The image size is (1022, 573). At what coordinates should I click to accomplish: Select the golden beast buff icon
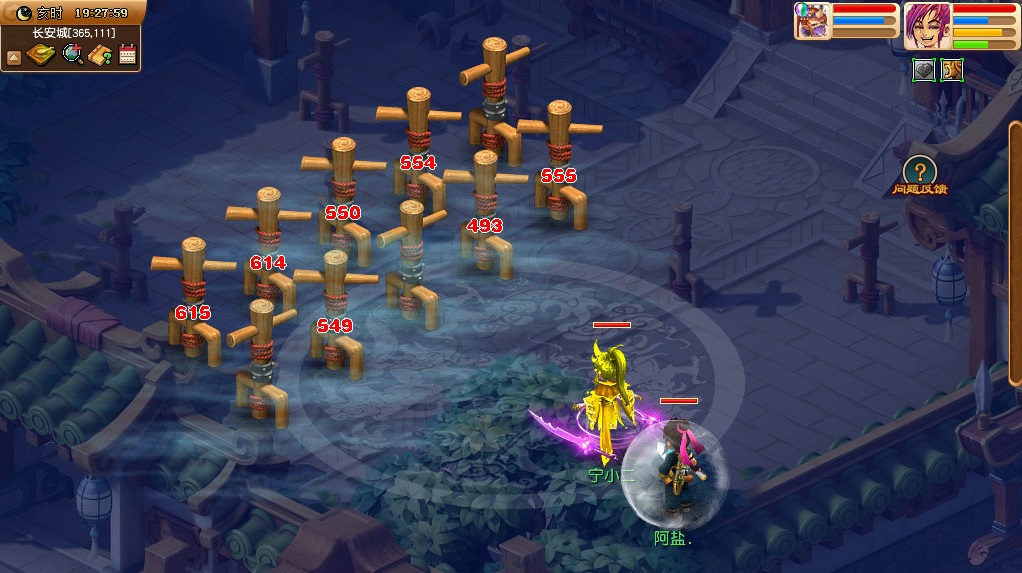[951, 71]
